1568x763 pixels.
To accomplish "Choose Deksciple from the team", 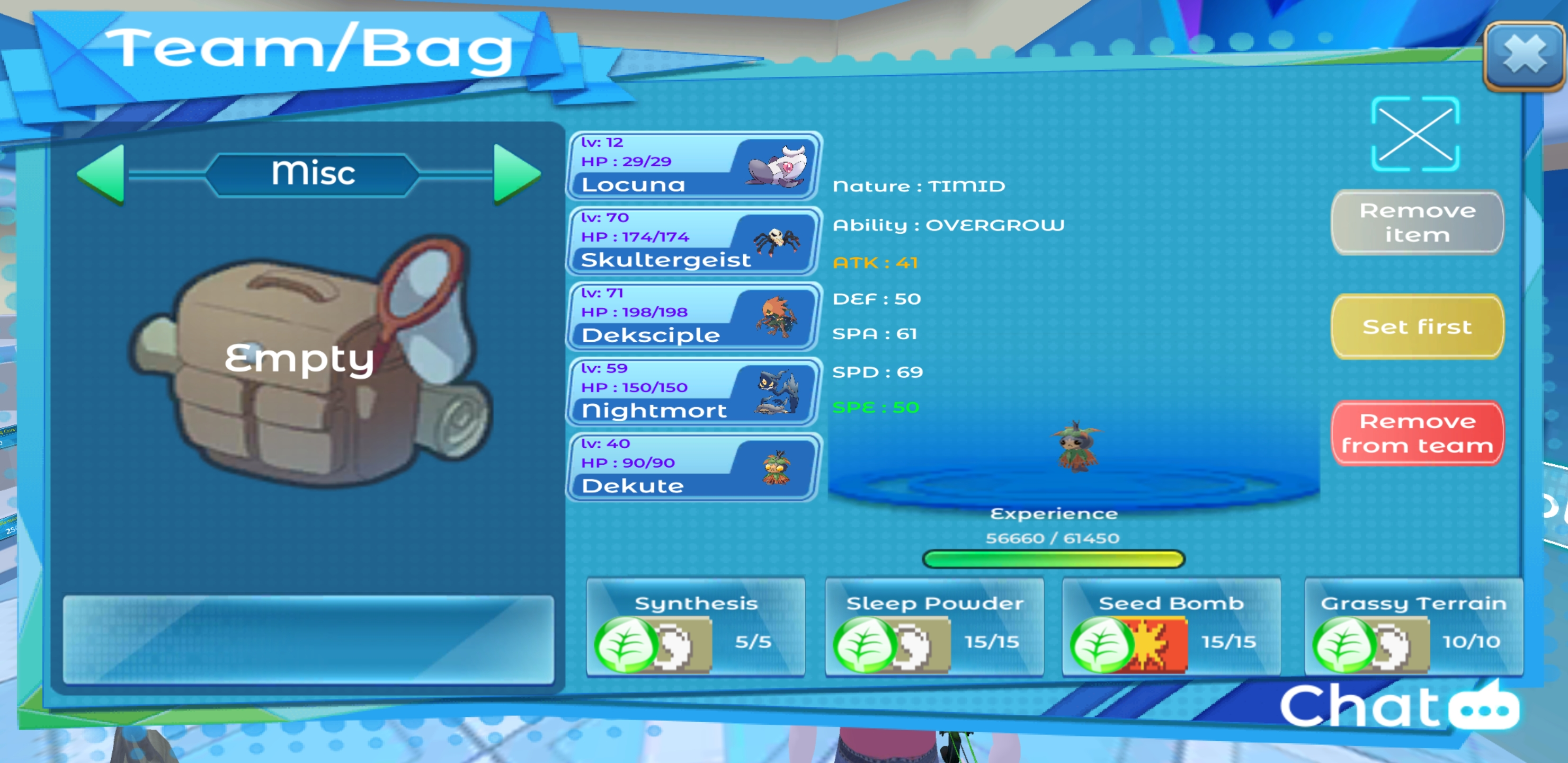I will click(693, 317).
